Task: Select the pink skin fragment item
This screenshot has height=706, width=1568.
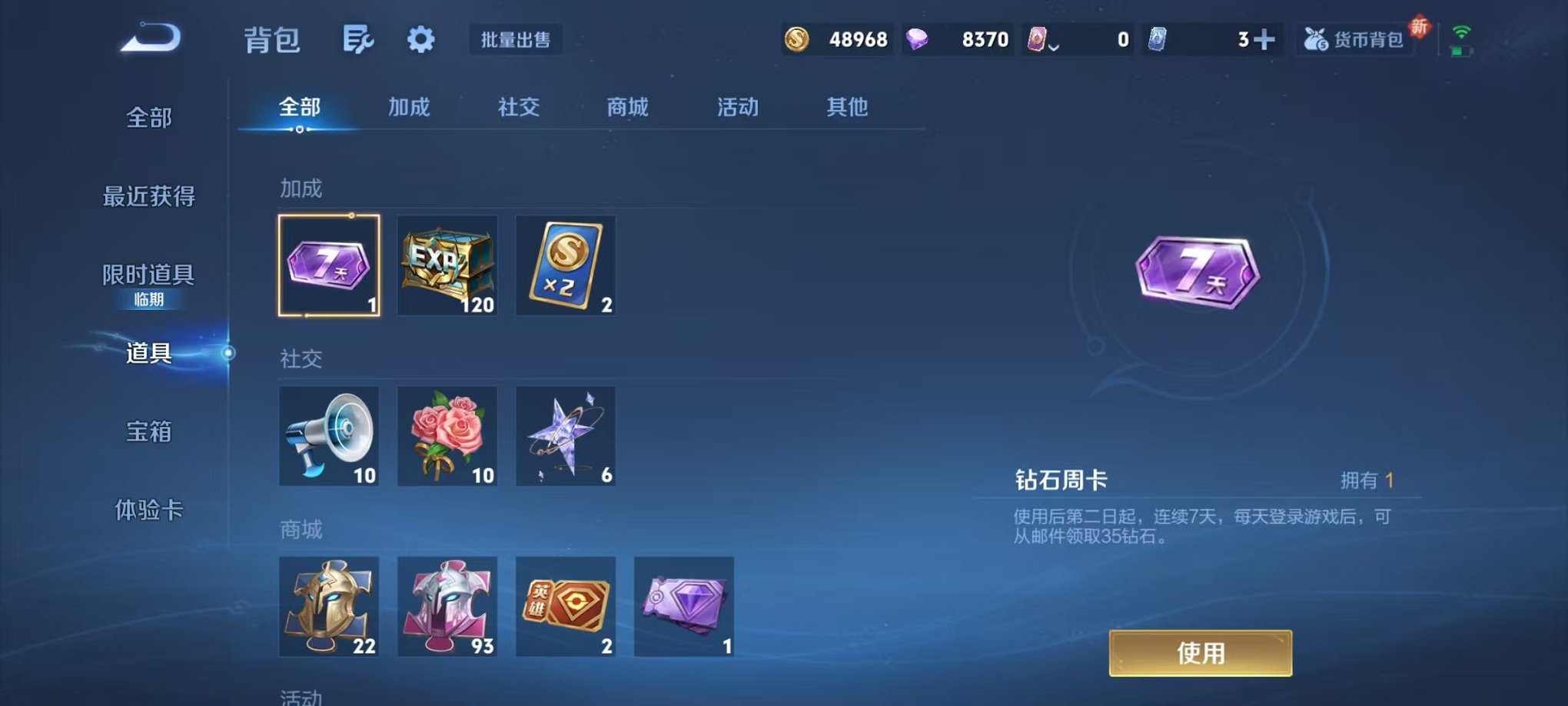Action: tap(448, 608)
